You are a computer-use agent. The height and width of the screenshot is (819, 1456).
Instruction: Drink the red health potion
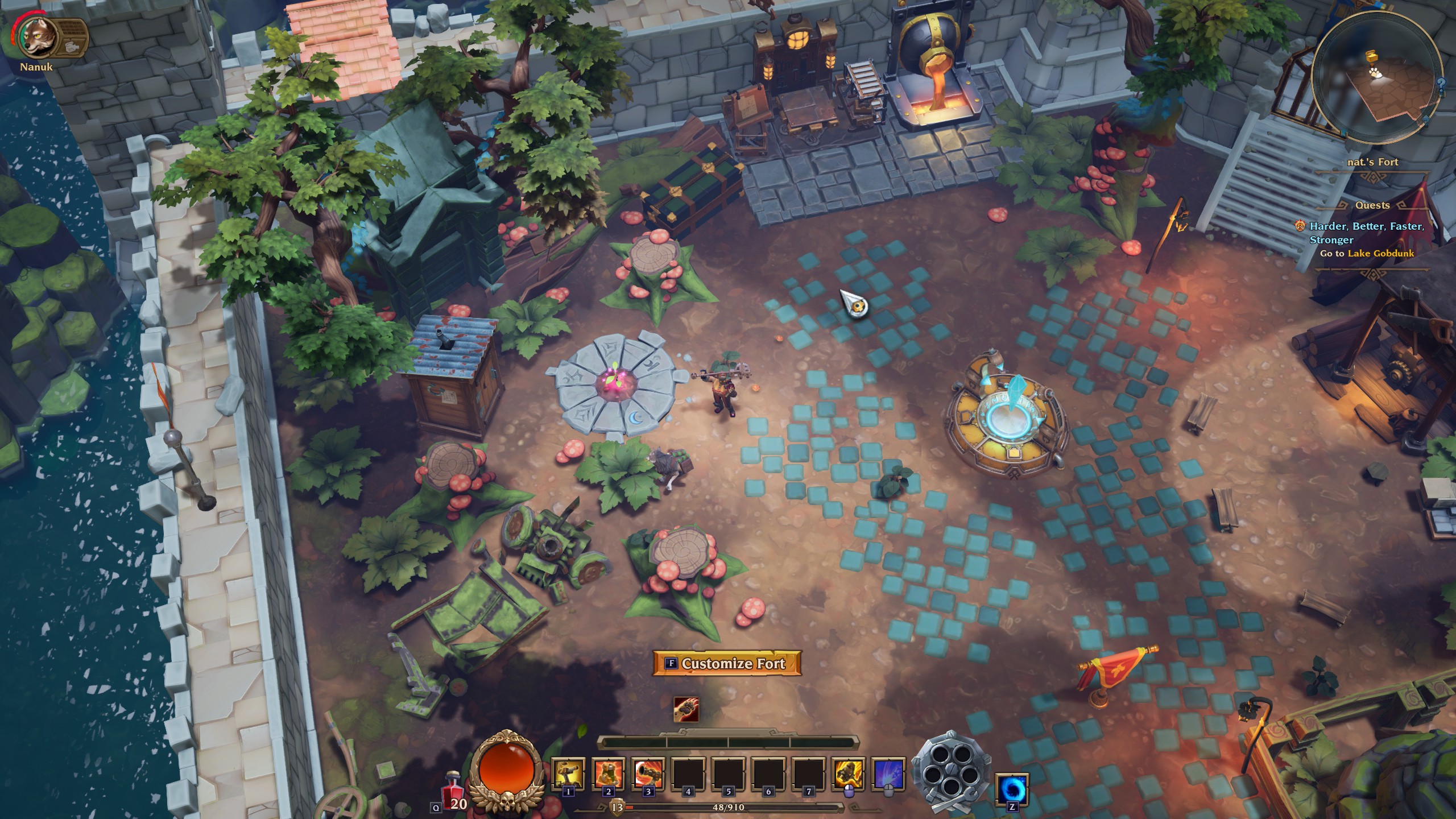pos(453,788)
